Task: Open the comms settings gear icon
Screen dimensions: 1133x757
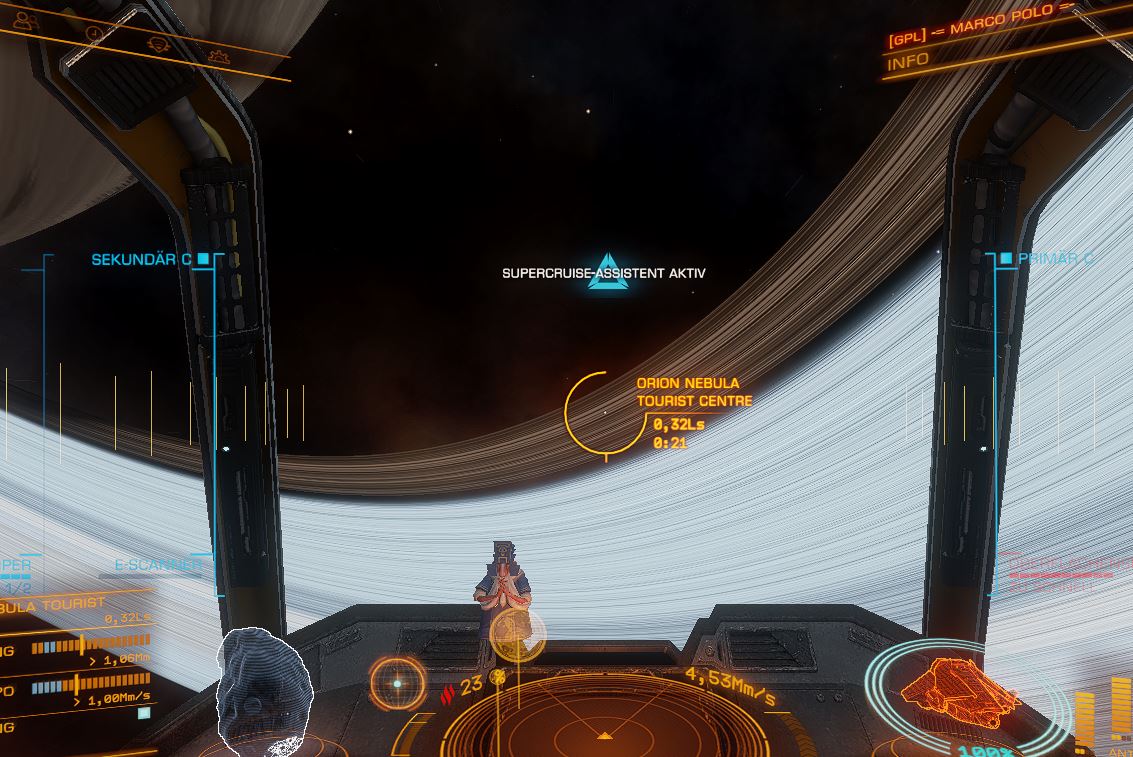Action: (x=218, y=57)
